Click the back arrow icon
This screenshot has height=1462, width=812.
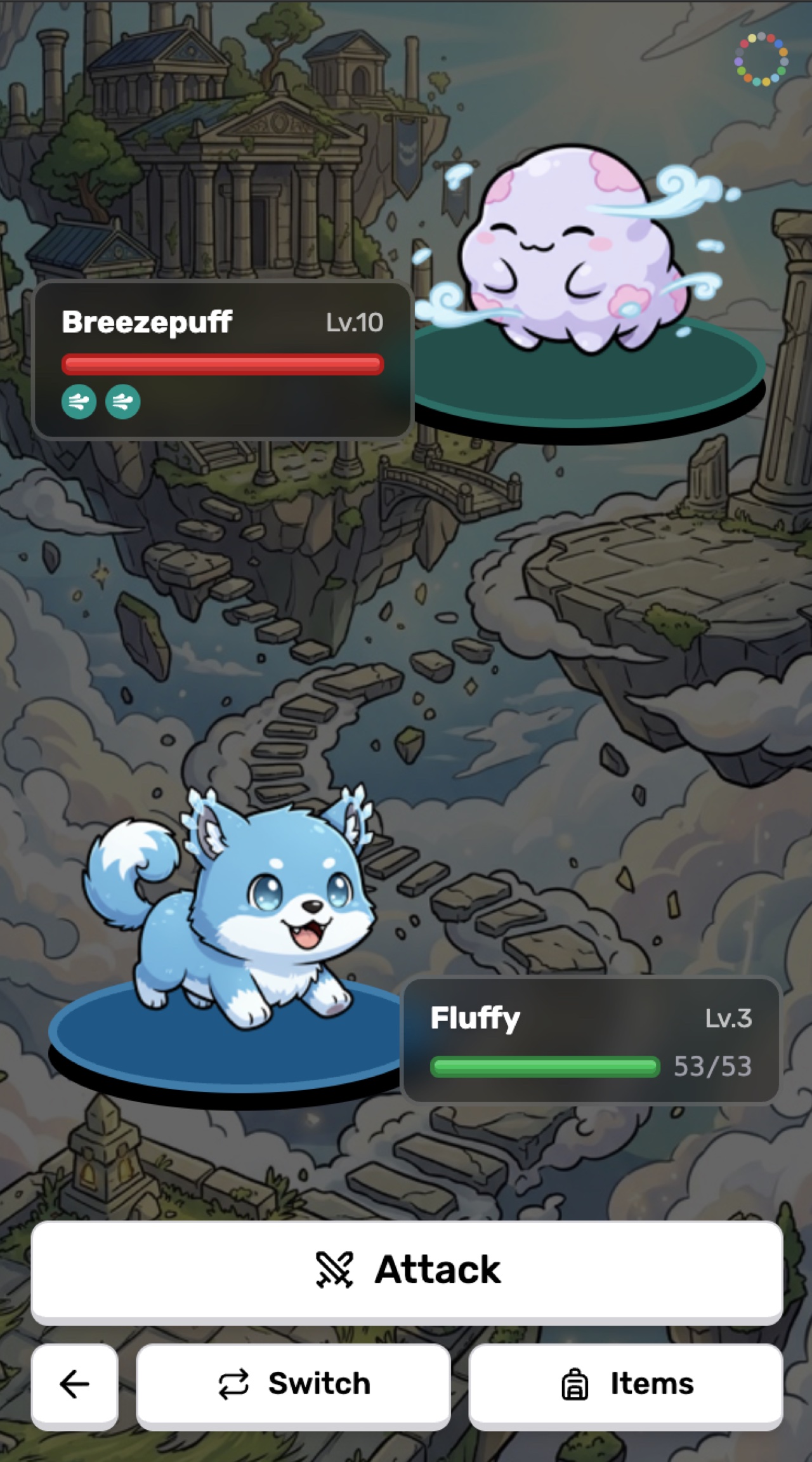(74, 1385)
